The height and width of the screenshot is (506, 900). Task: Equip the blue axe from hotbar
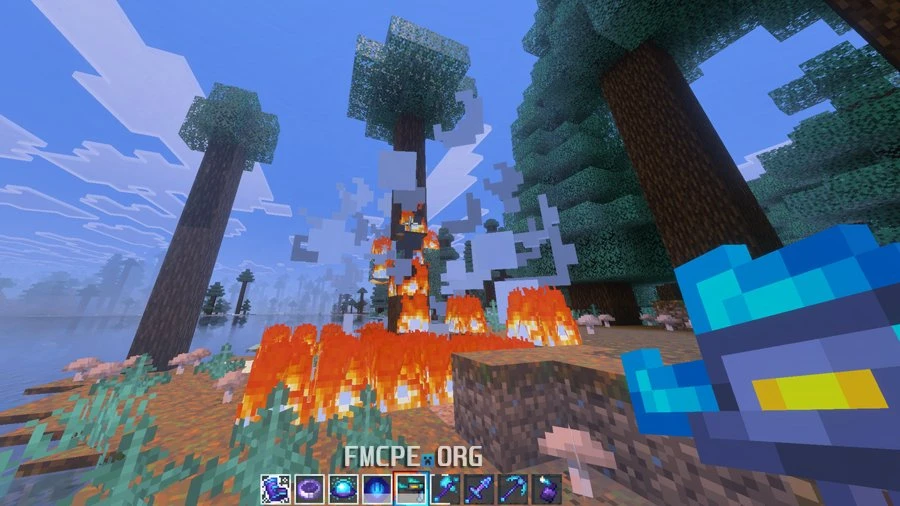[x=445, y=489]
